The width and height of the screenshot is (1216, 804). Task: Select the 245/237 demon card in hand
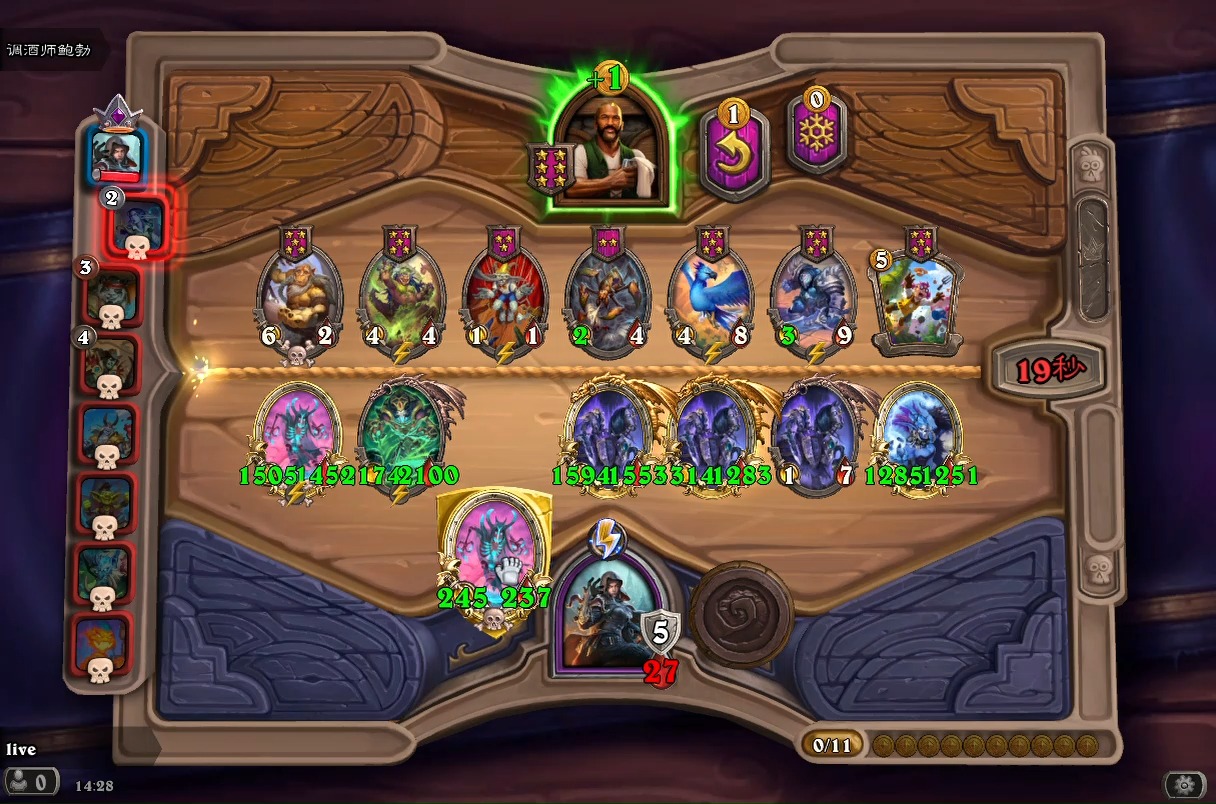pos(494,555)
